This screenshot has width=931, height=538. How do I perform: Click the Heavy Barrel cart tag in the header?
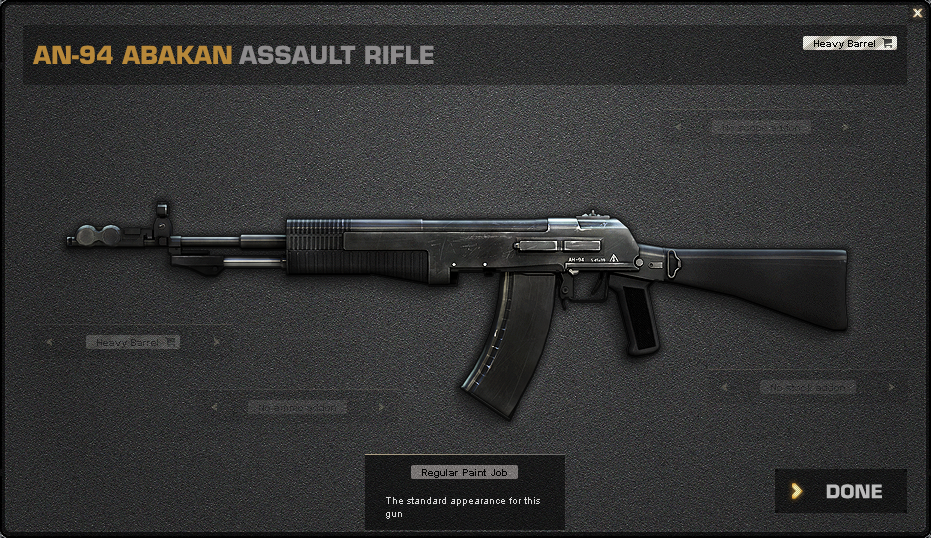849,43
